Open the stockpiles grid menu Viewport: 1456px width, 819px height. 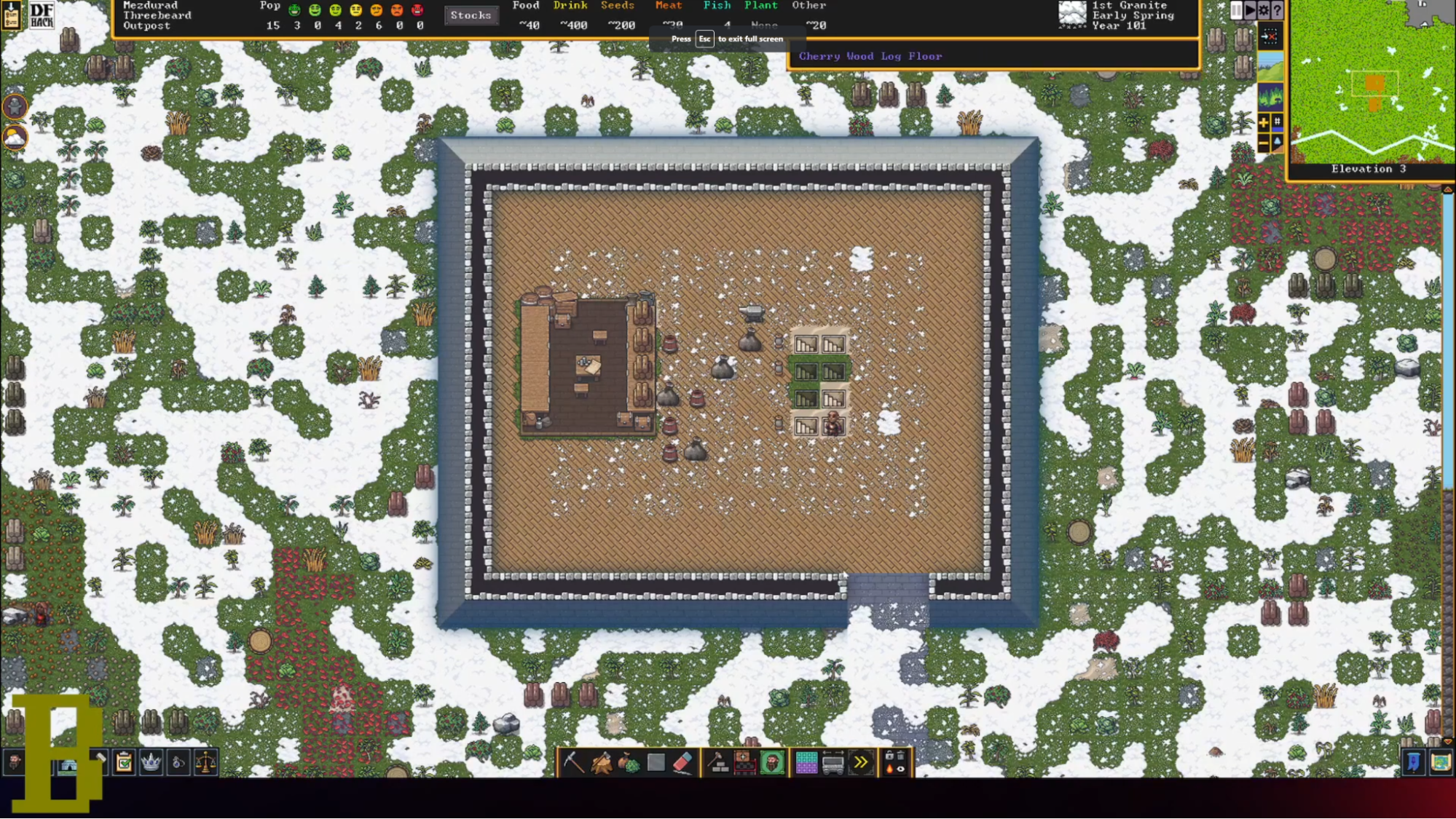pyautogui.click(x=806, y=762)
